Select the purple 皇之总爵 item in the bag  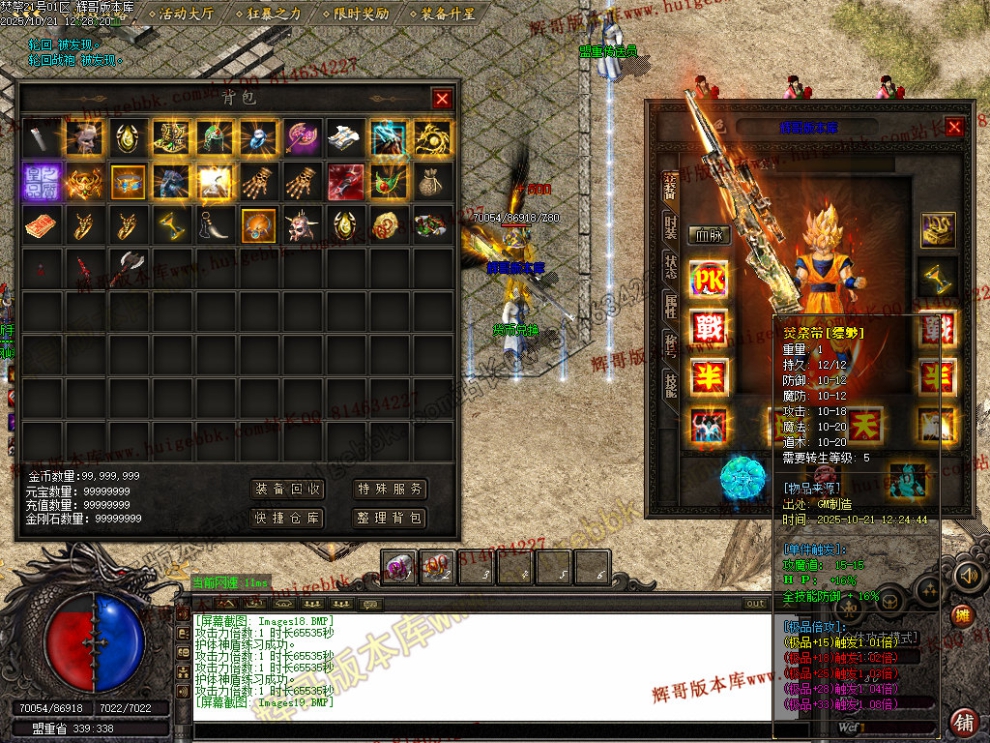(x=41, y=181)
